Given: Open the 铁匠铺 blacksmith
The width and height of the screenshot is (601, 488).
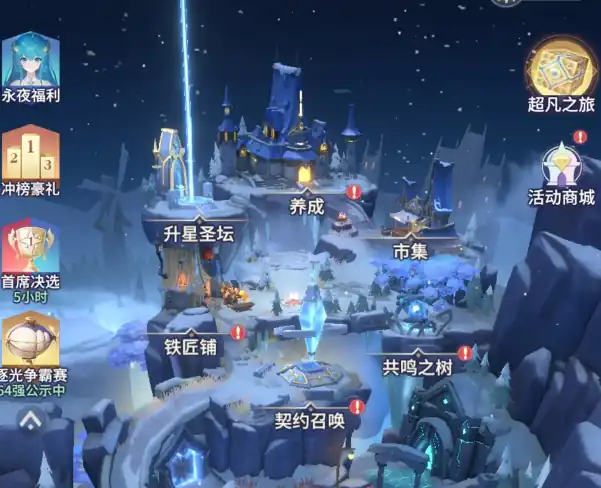Looking at the screenshot, I should point(190,348).
